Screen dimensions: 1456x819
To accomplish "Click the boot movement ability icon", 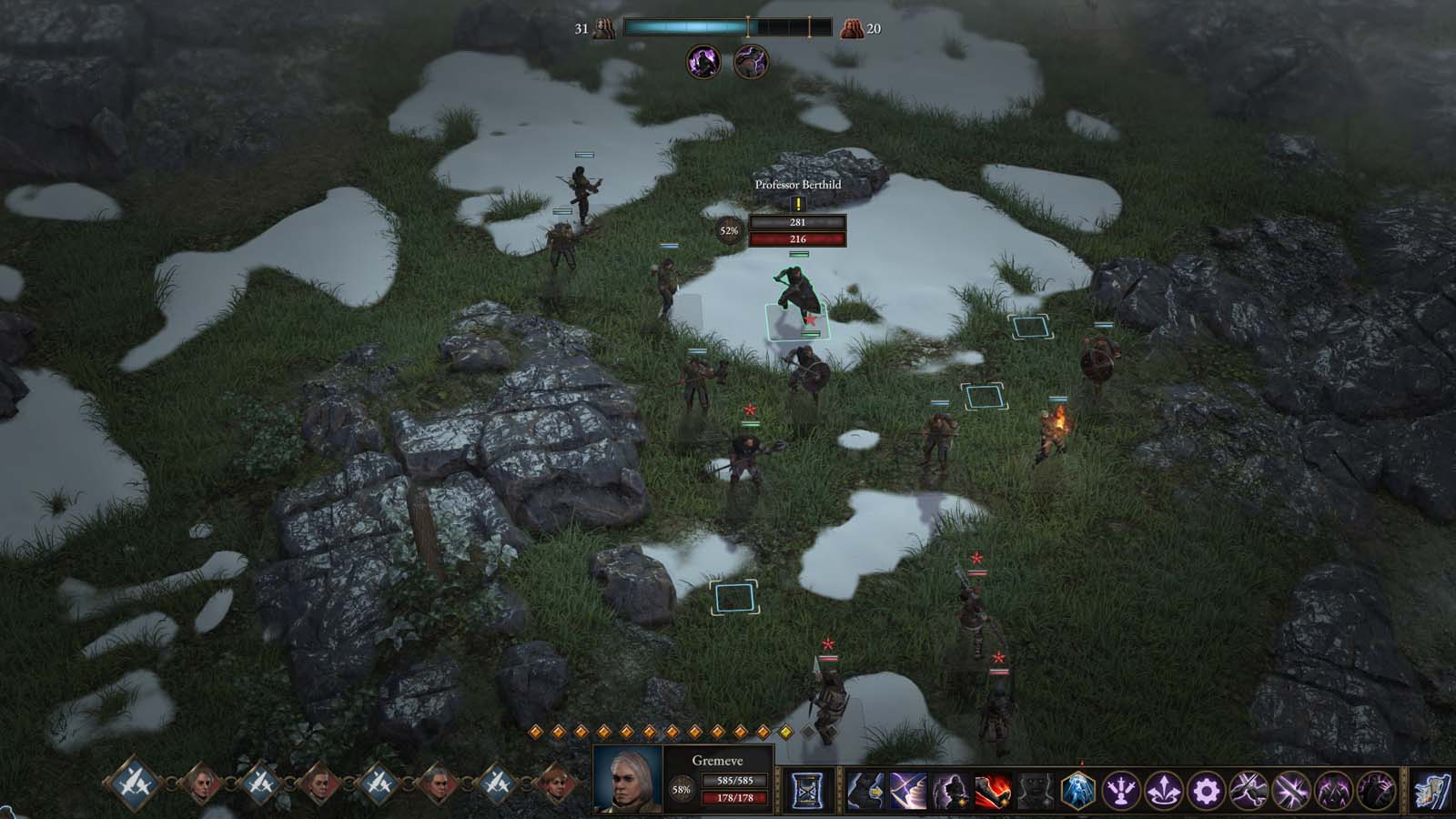I will (x=864, y=792).
